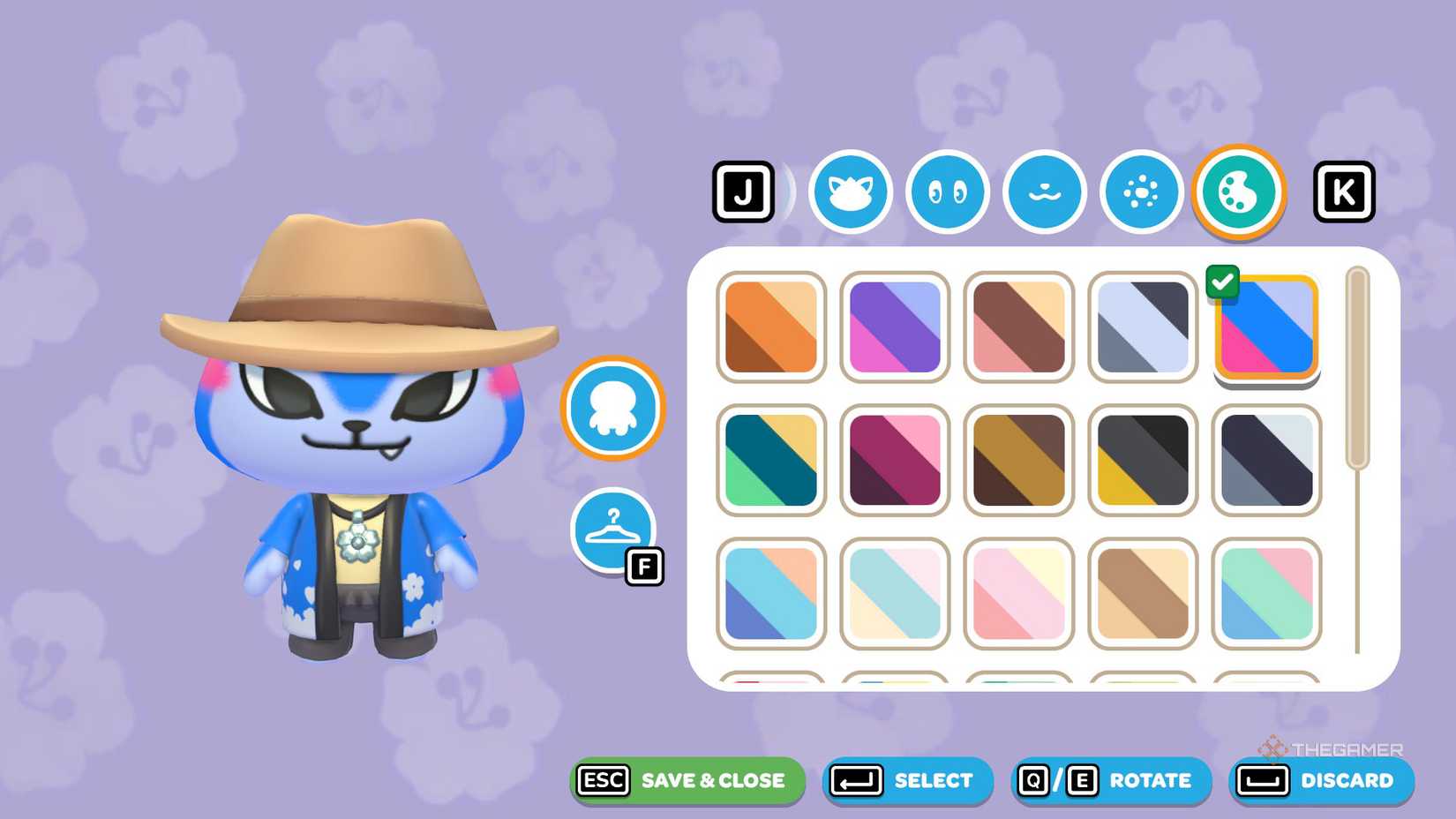Open the clothing hanger selector

point(615,530)
